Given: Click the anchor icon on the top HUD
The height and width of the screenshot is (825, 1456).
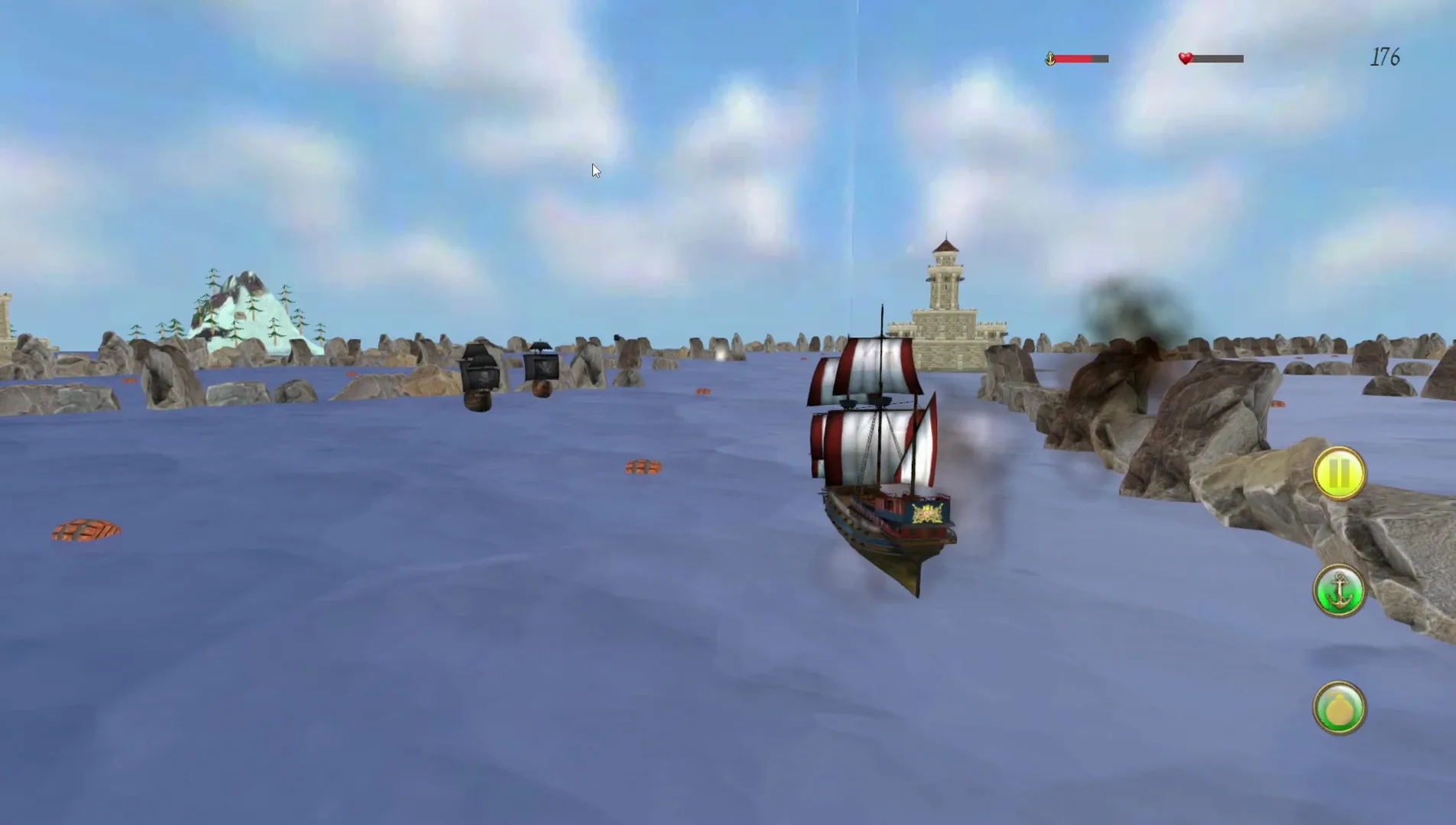Looking at the screenshot, I should coord(1050,57).
